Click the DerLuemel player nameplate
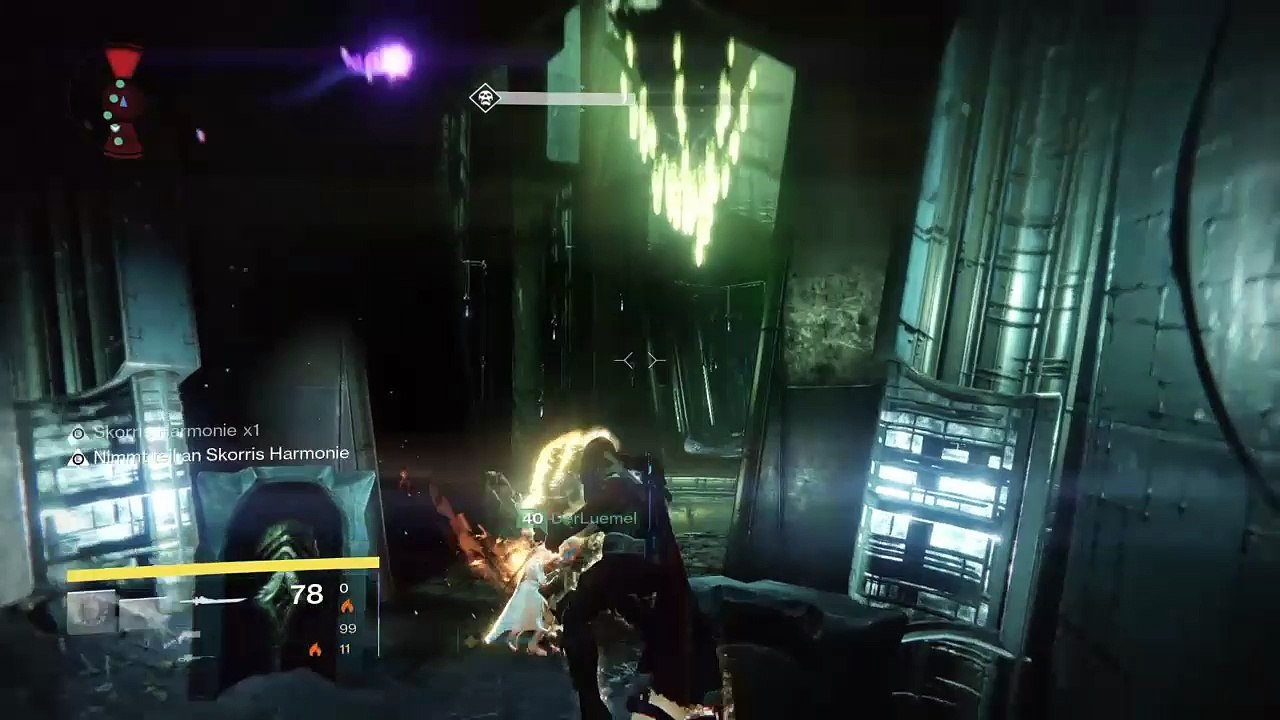The width and height of the screenshot is (1280, 720). pos(579,518)
